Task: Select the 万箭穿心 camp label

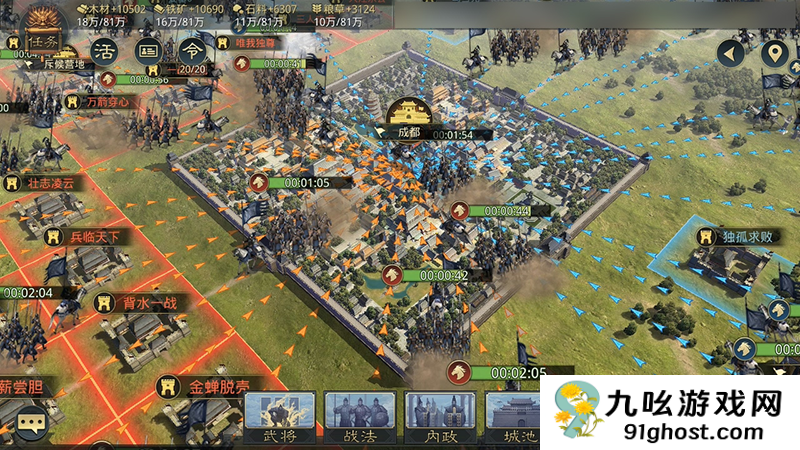Action: pyautogui.click(x=104, y=101)
